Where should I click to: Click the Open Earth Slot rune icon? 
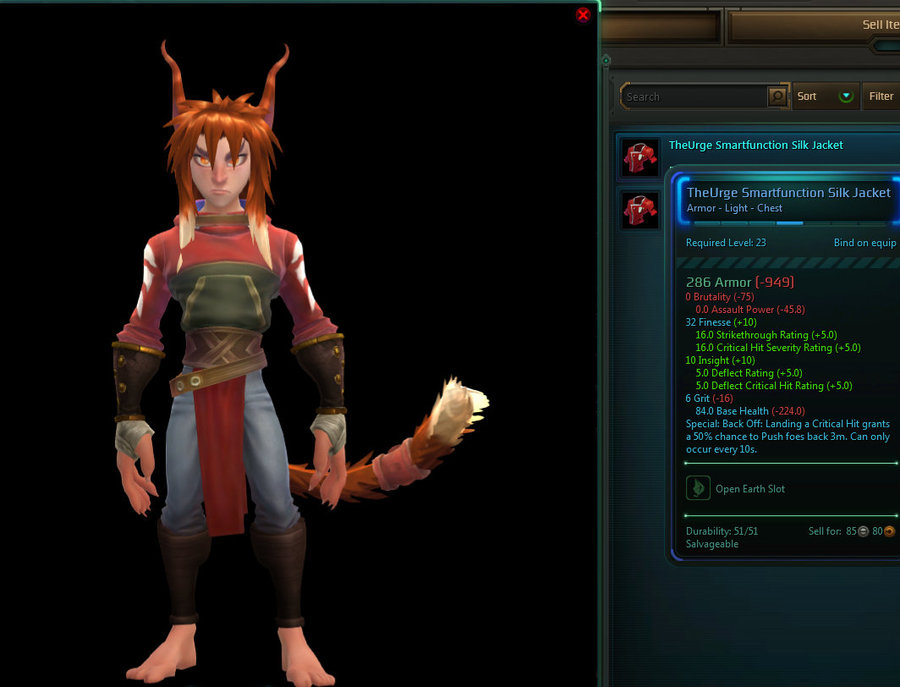click(697, 488)
